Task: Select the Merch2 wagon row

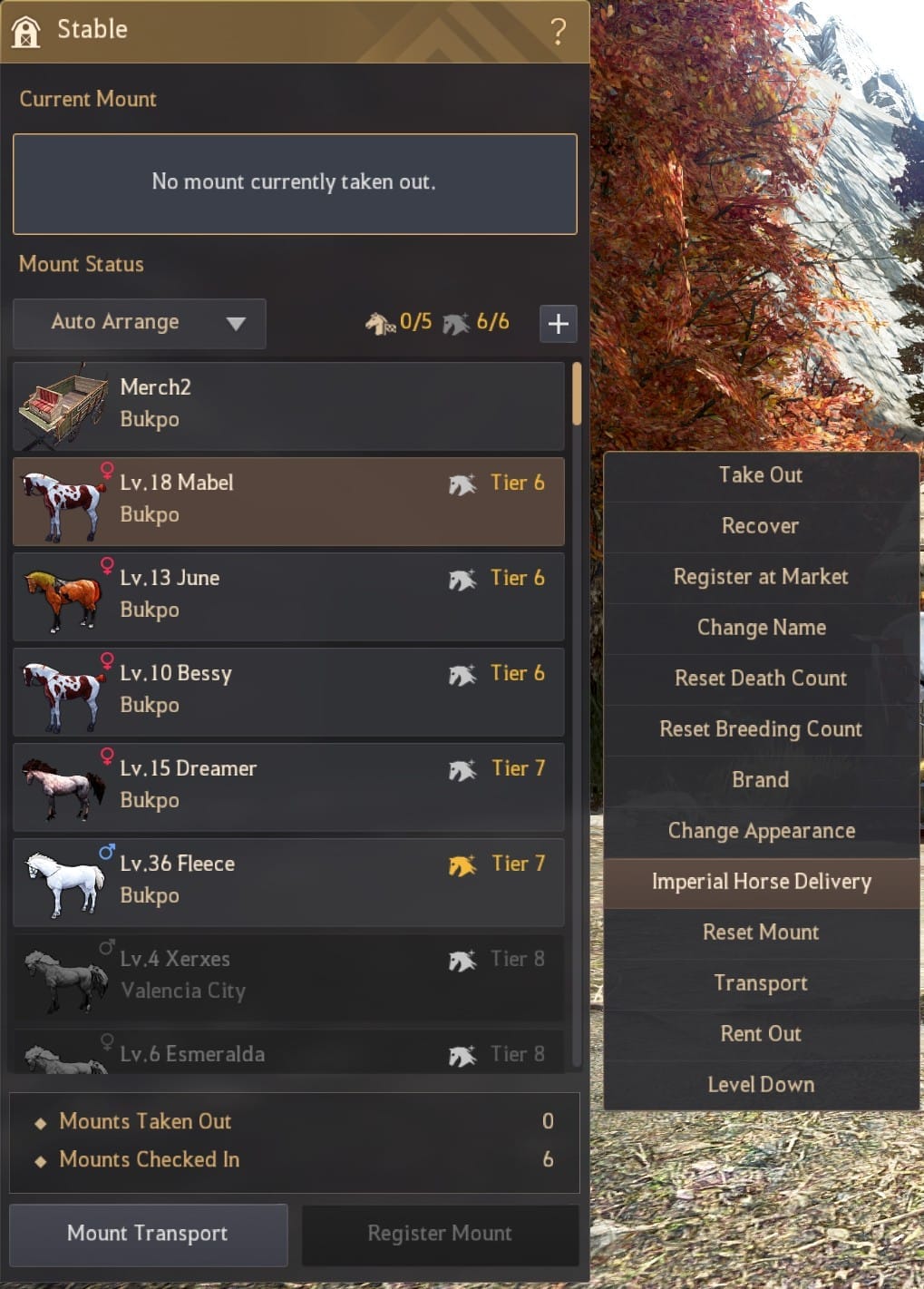Action: (288, 406)
